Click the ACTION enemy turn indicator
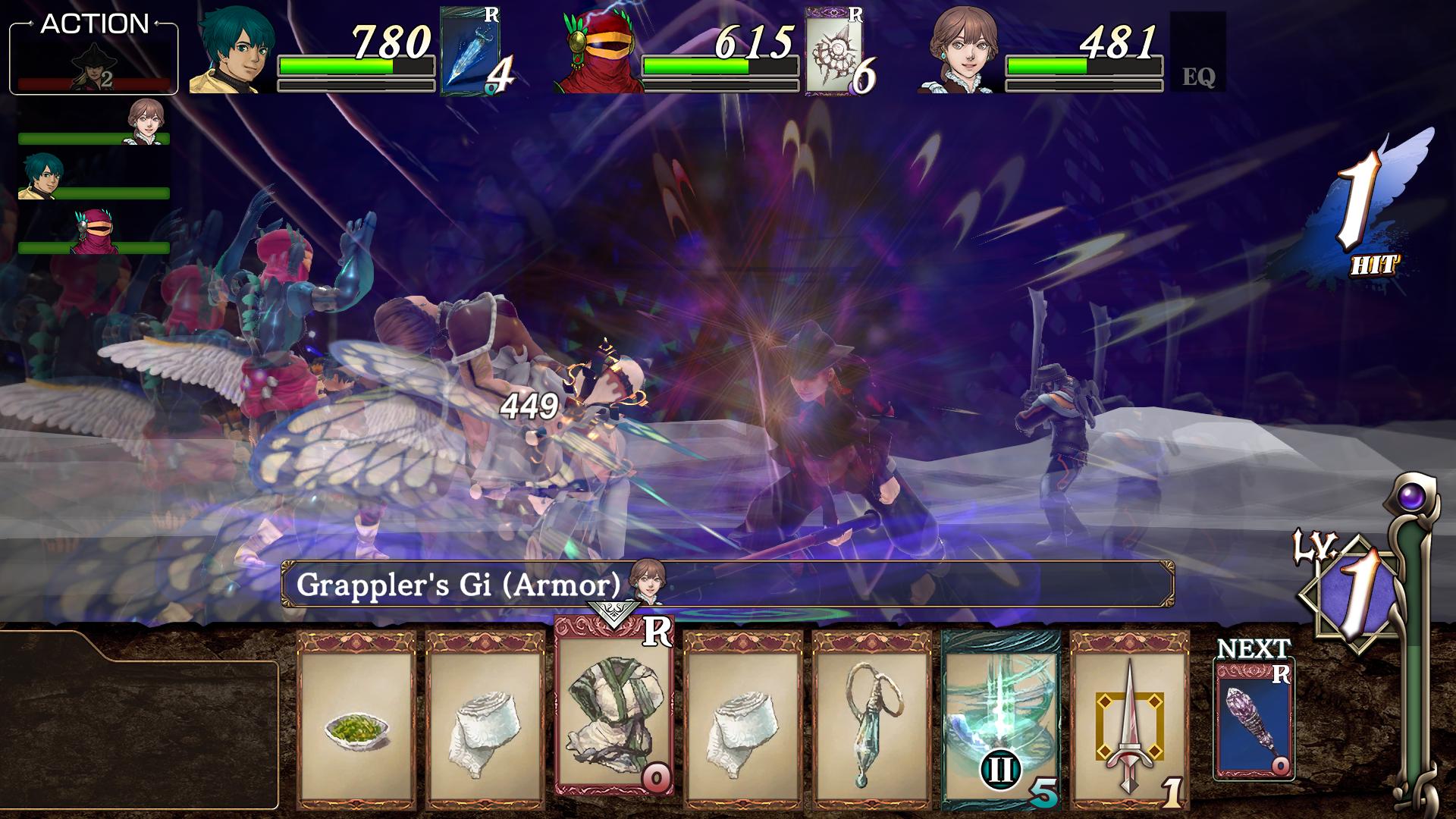1456x819 pixels. [x=94, y=58]
